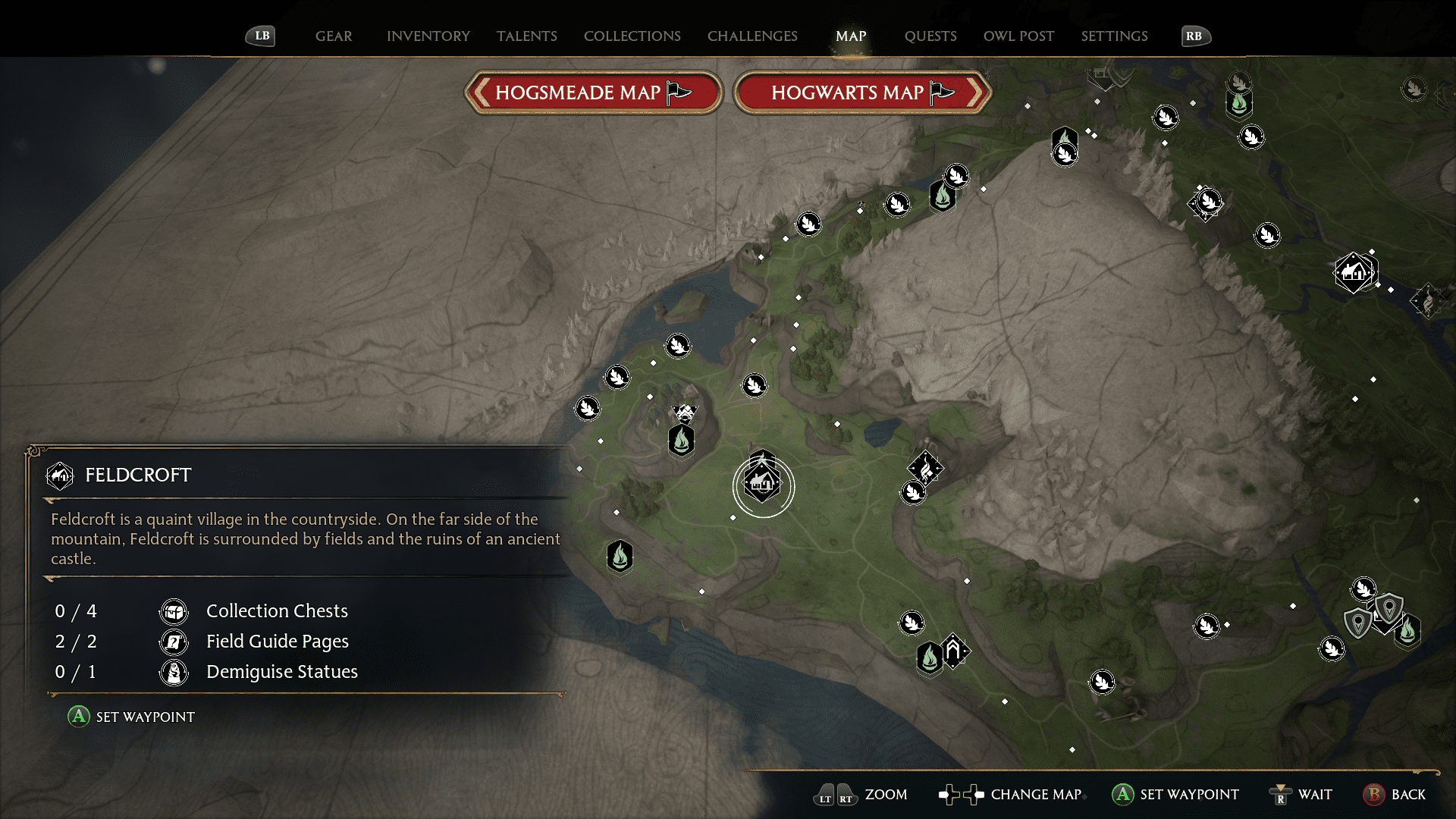
Task: Open the OWL POST tab
Action: click(1018, 36)
